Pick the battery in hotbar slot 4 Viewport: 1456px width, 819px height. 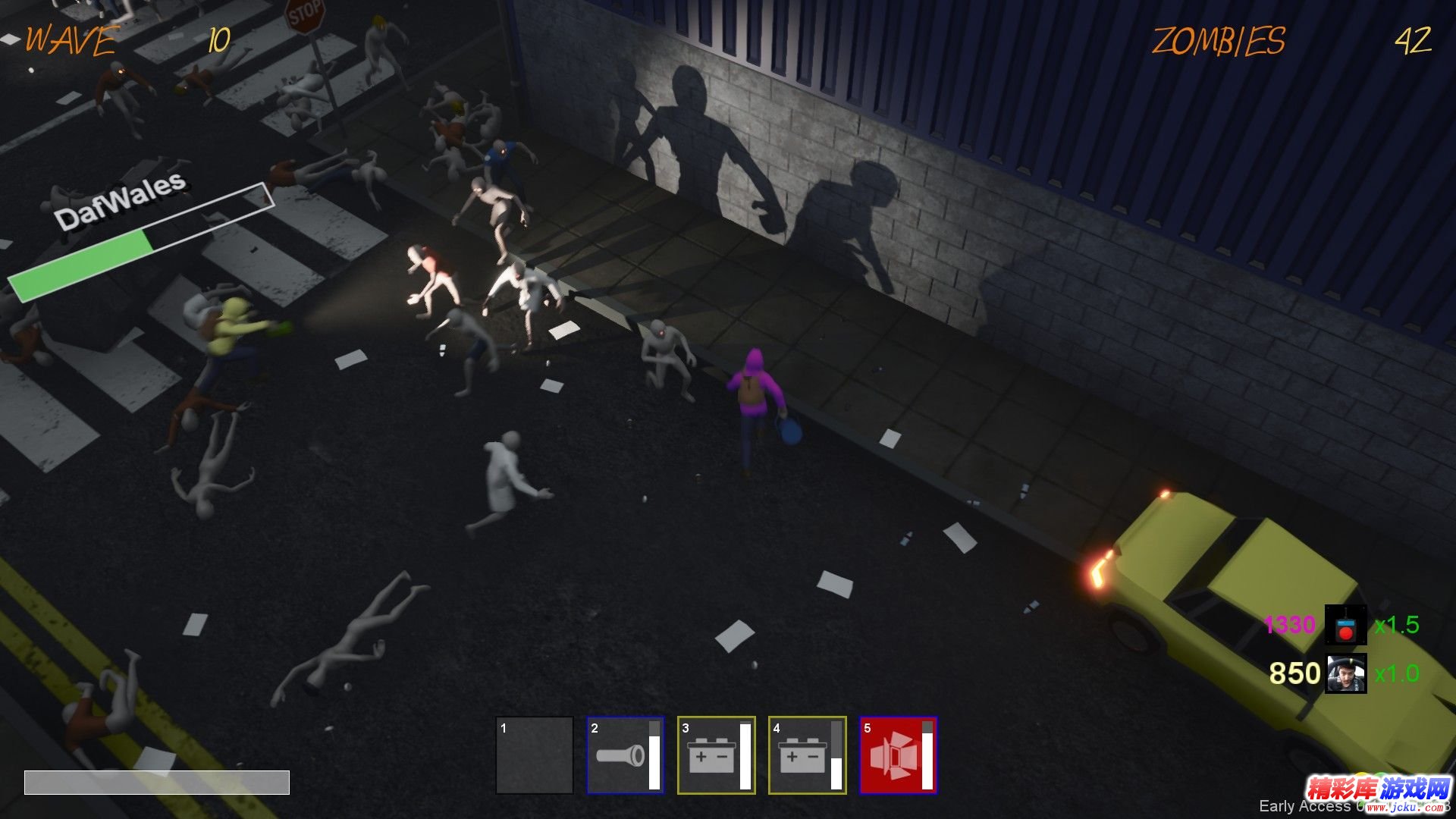tap(807, 755)
